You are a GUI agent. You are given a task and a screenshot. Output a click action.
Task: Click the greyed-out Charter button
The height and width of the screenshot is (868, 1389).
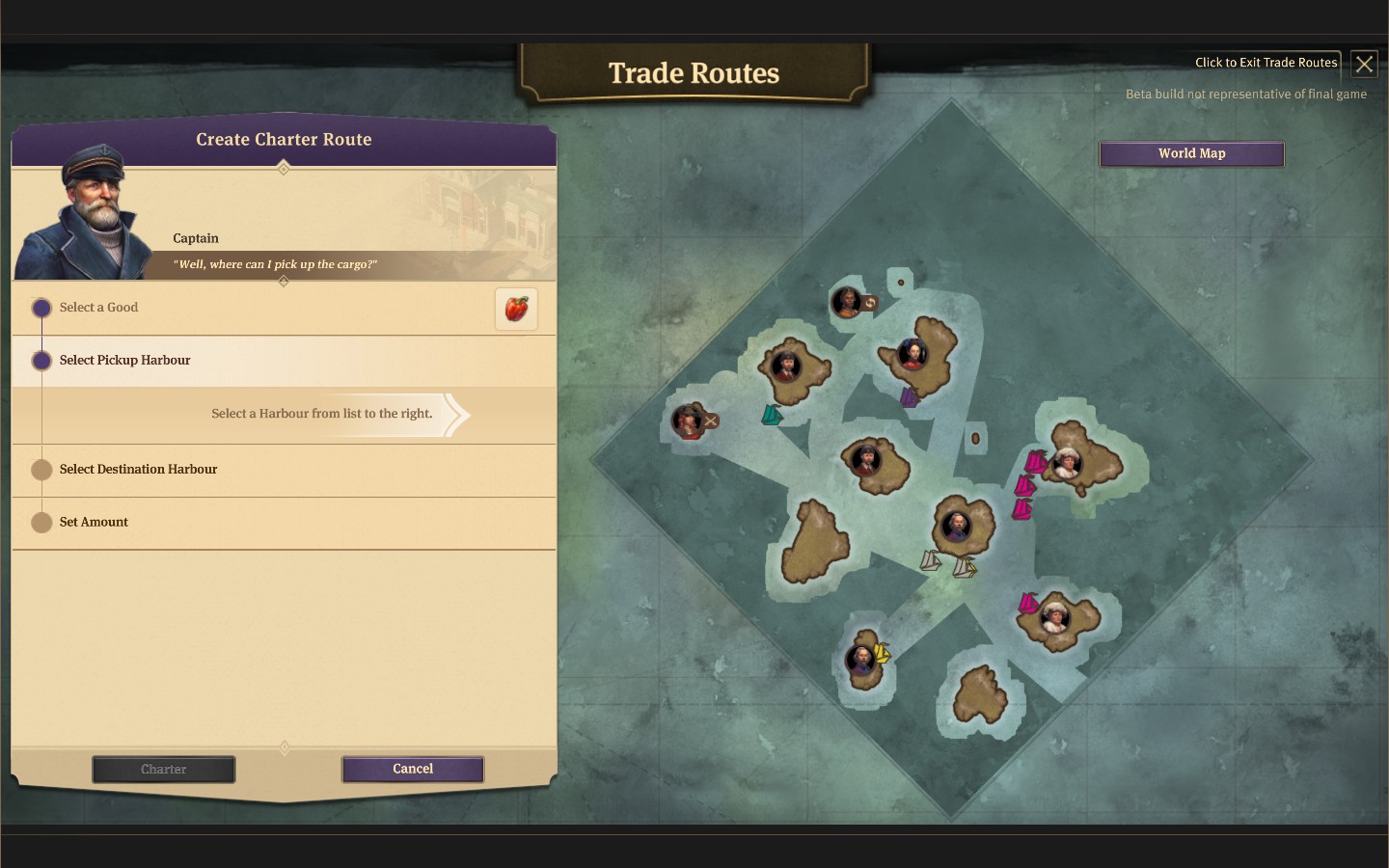pyautogui.click(x=164, y=770)
